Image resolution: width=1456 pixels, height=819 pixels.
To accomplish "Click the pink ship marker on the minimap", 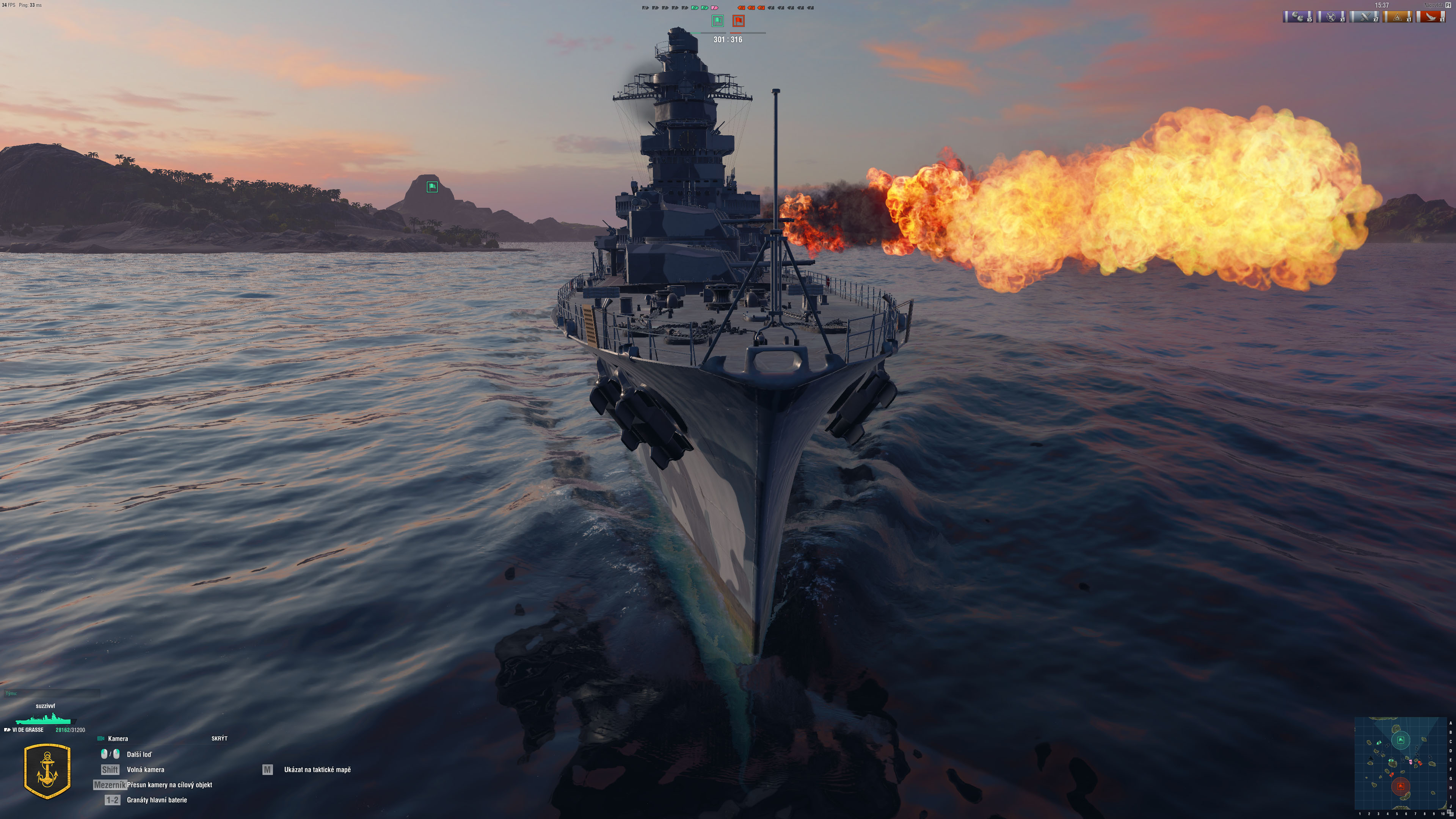I will click(x=1411, y=762).
